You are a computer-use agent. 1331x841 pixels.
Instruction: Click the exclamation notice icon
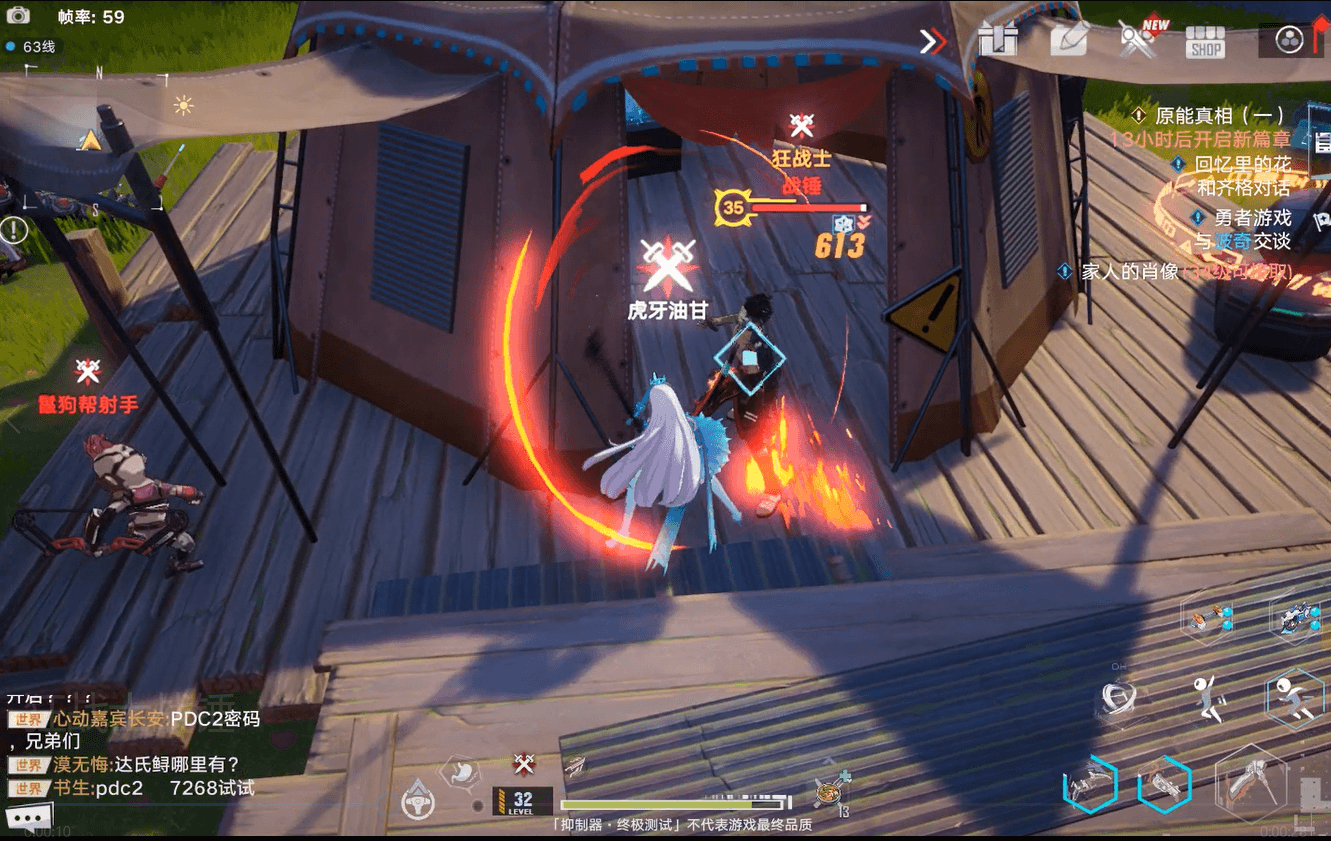[x=14, y=231]
